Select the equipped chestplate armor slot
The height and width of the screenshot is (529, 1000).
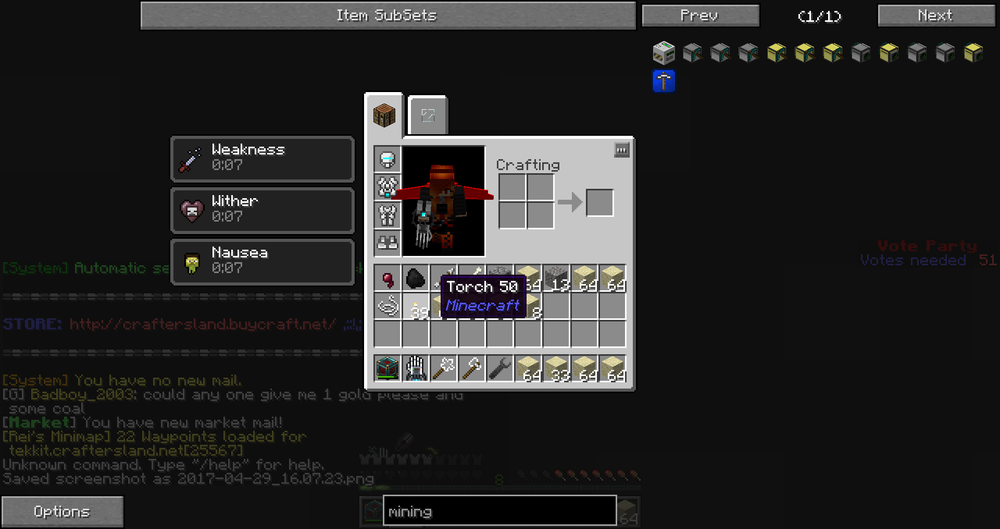(x=387, y=187)
